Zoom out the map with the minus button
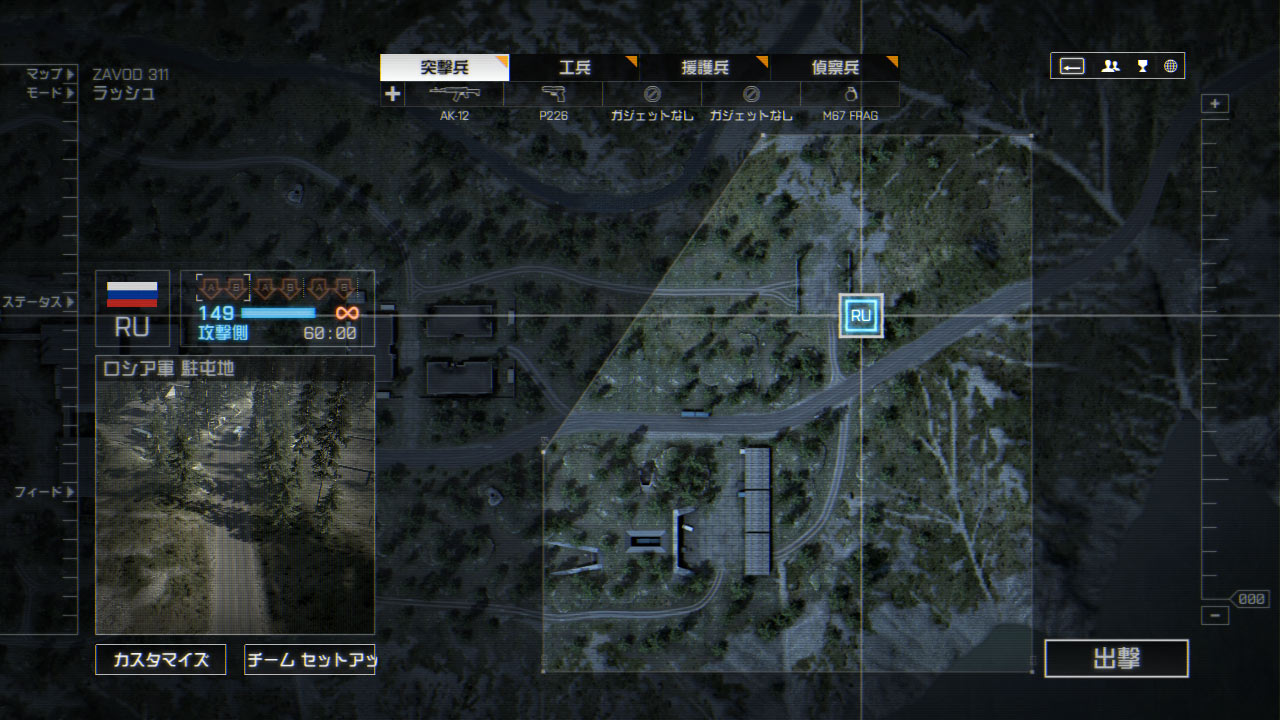1280x720 pixels. [1215, 616]
